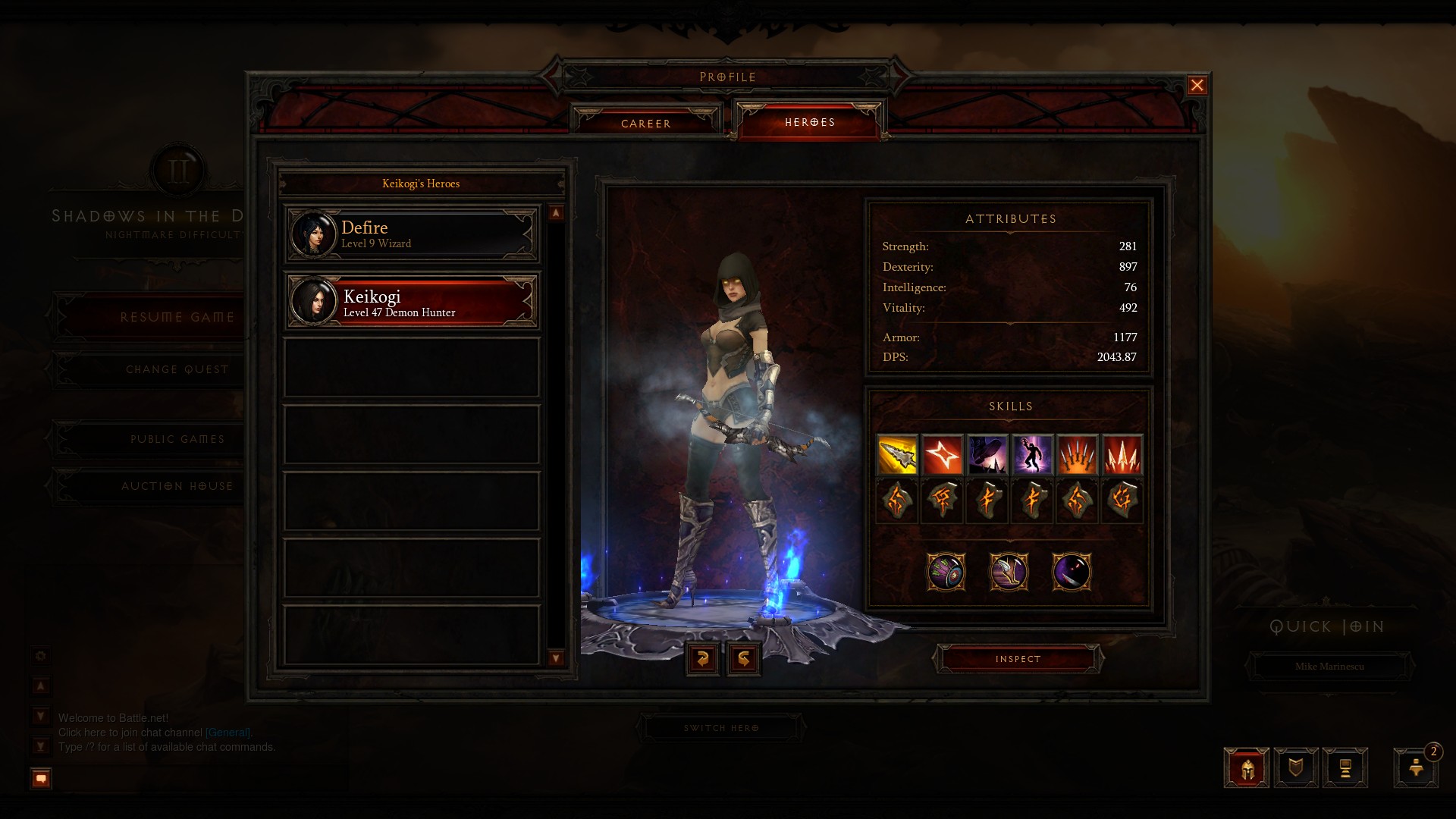Select the Heroes tab
The width and height of the screenshot is (1456, 819).
(x=809, y=122)
